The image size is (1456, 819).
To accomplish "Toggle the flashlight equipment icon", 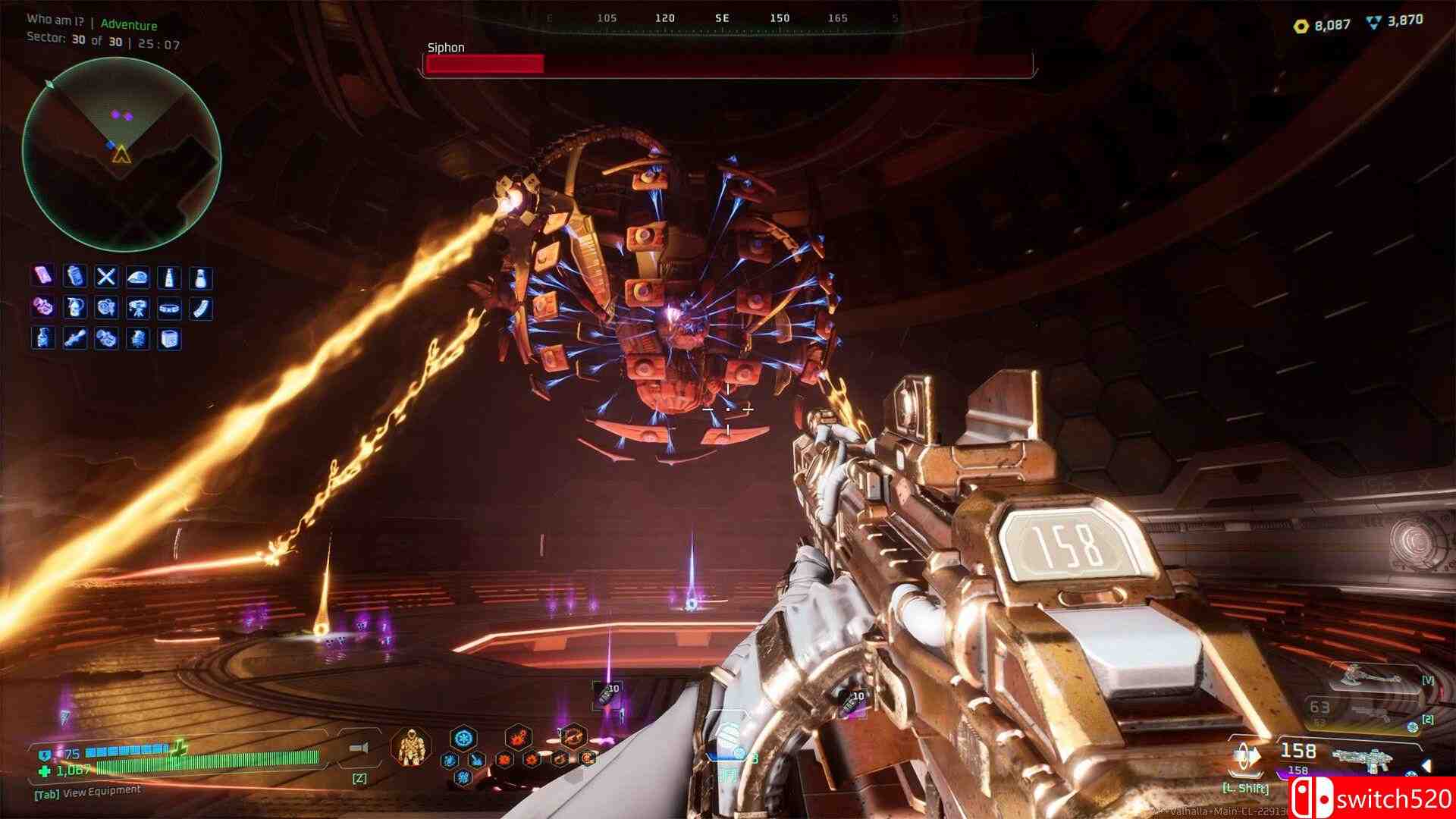I will (359, 749).
